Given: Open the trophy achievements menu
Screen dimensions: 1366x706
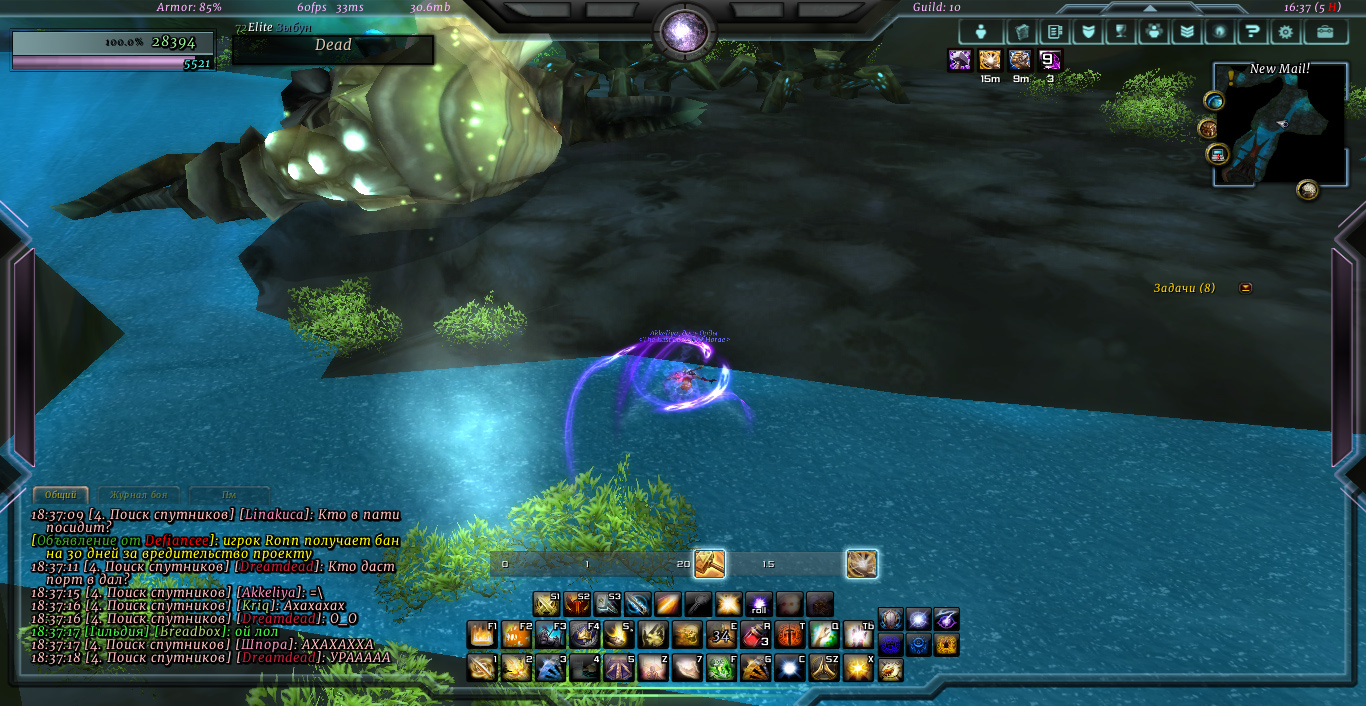Looking at the screenshot, I should click(1120, 32).
